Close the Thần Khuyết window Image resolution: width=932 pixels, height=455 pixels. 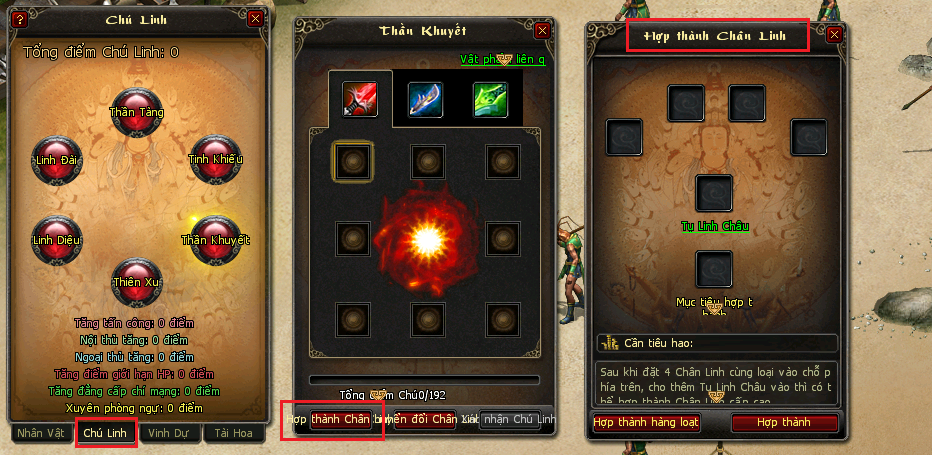542,31
